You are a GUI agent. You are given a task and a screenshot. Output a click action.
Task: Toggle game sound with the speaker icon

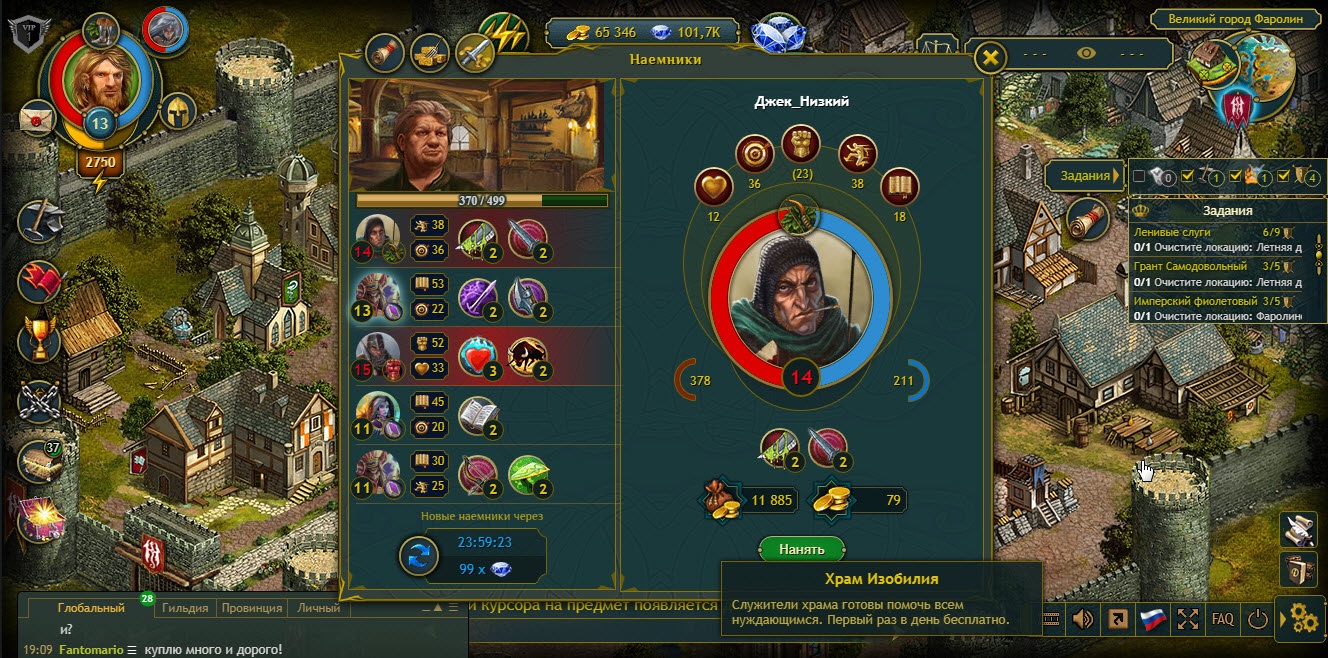tap(1082, 619)
